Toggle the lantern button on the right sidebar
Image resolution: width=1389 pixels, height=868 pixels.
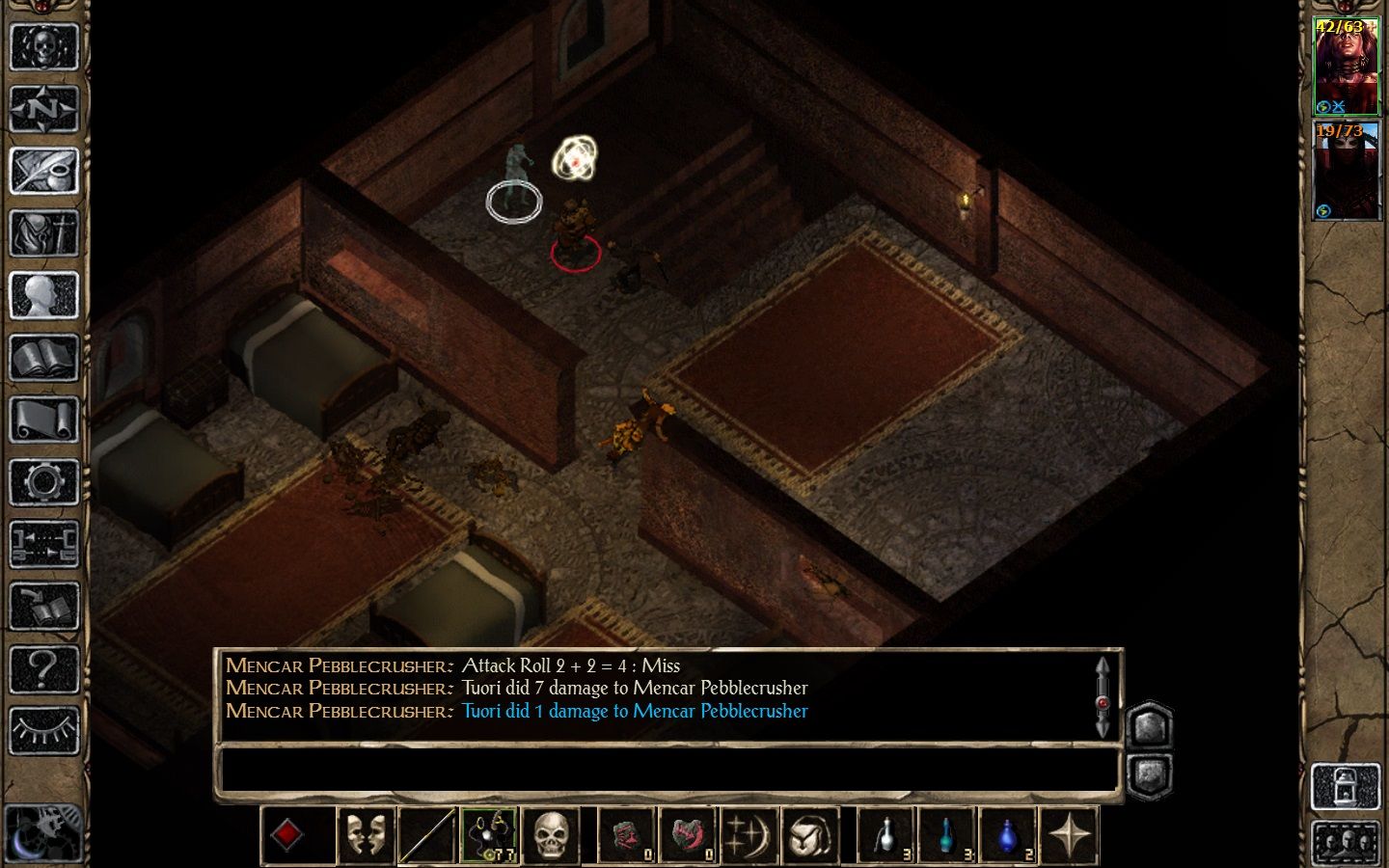[x=1347, y=786]
